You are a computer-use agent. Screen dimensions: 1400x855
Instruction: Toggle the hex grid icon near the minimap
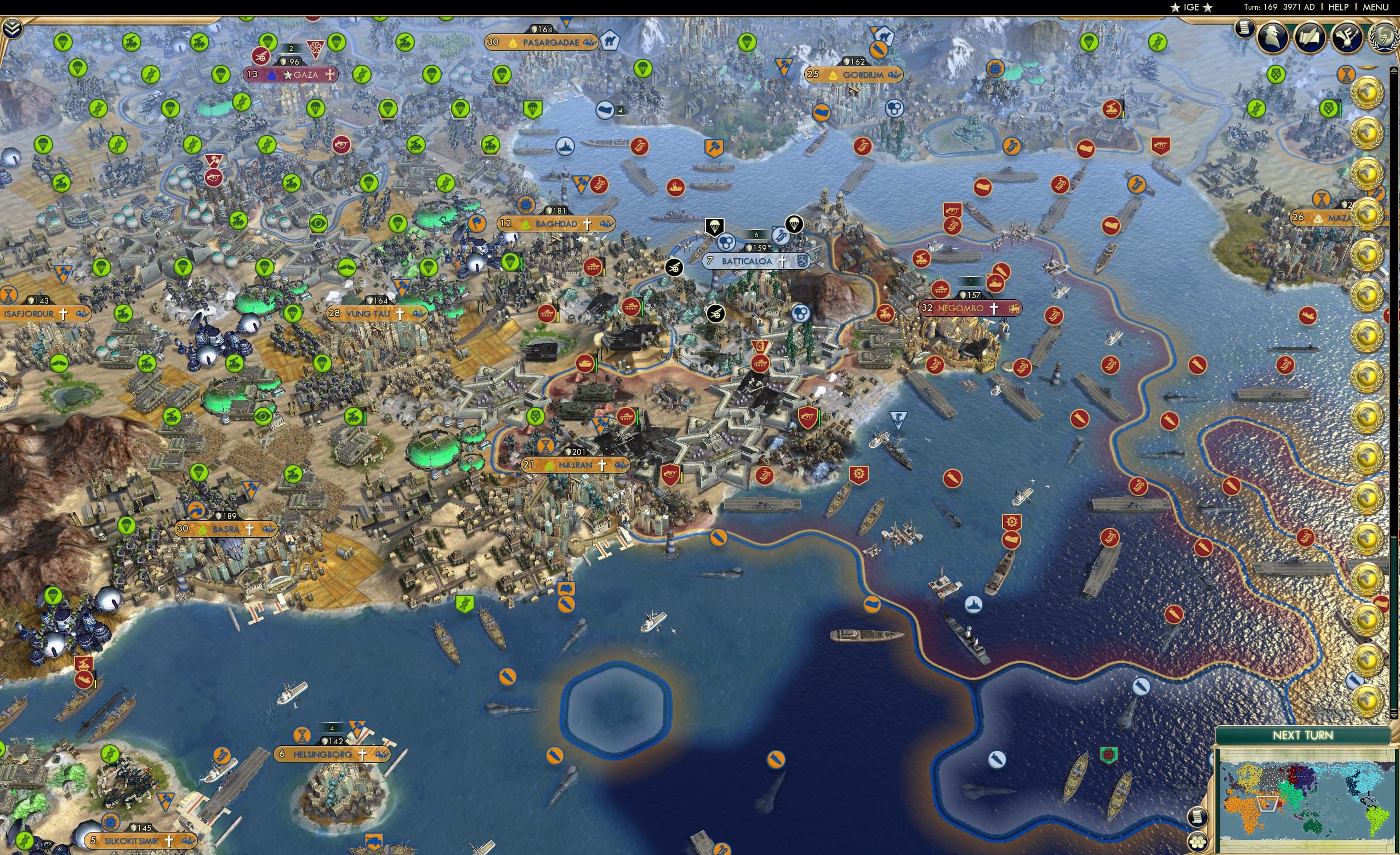(1198, 842)
